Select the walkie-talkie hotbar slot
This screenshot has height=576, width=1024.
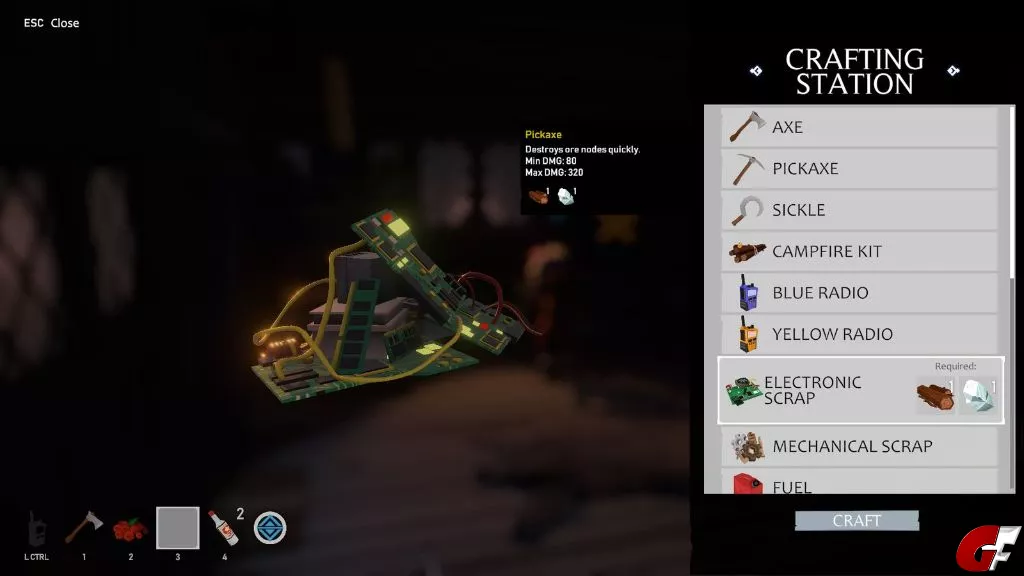[x=38, y=527]
